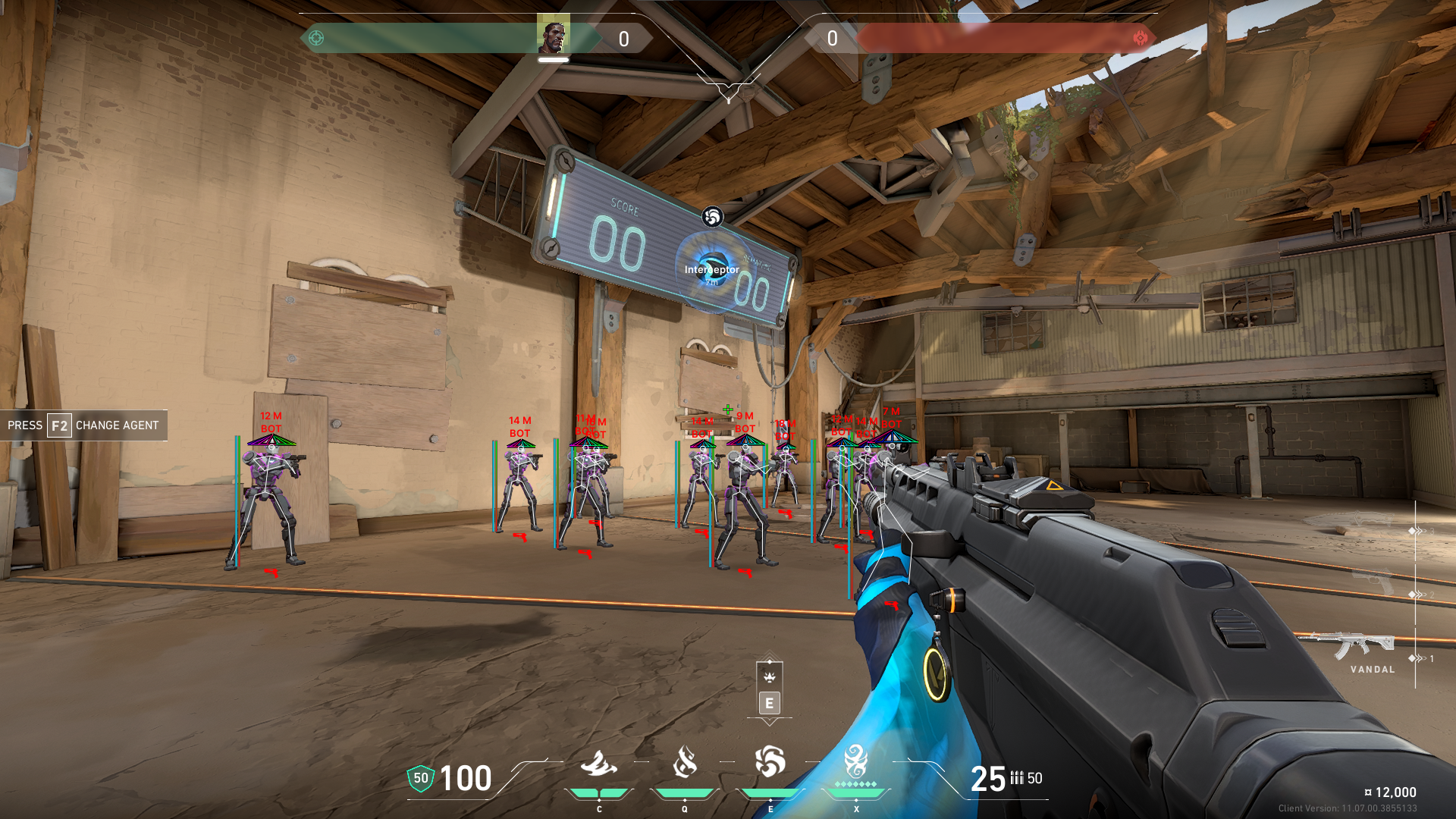The image size is (1456, 819).
Task: Select the Chokehold ability icon labeled Q
Action: pos(684,763)
